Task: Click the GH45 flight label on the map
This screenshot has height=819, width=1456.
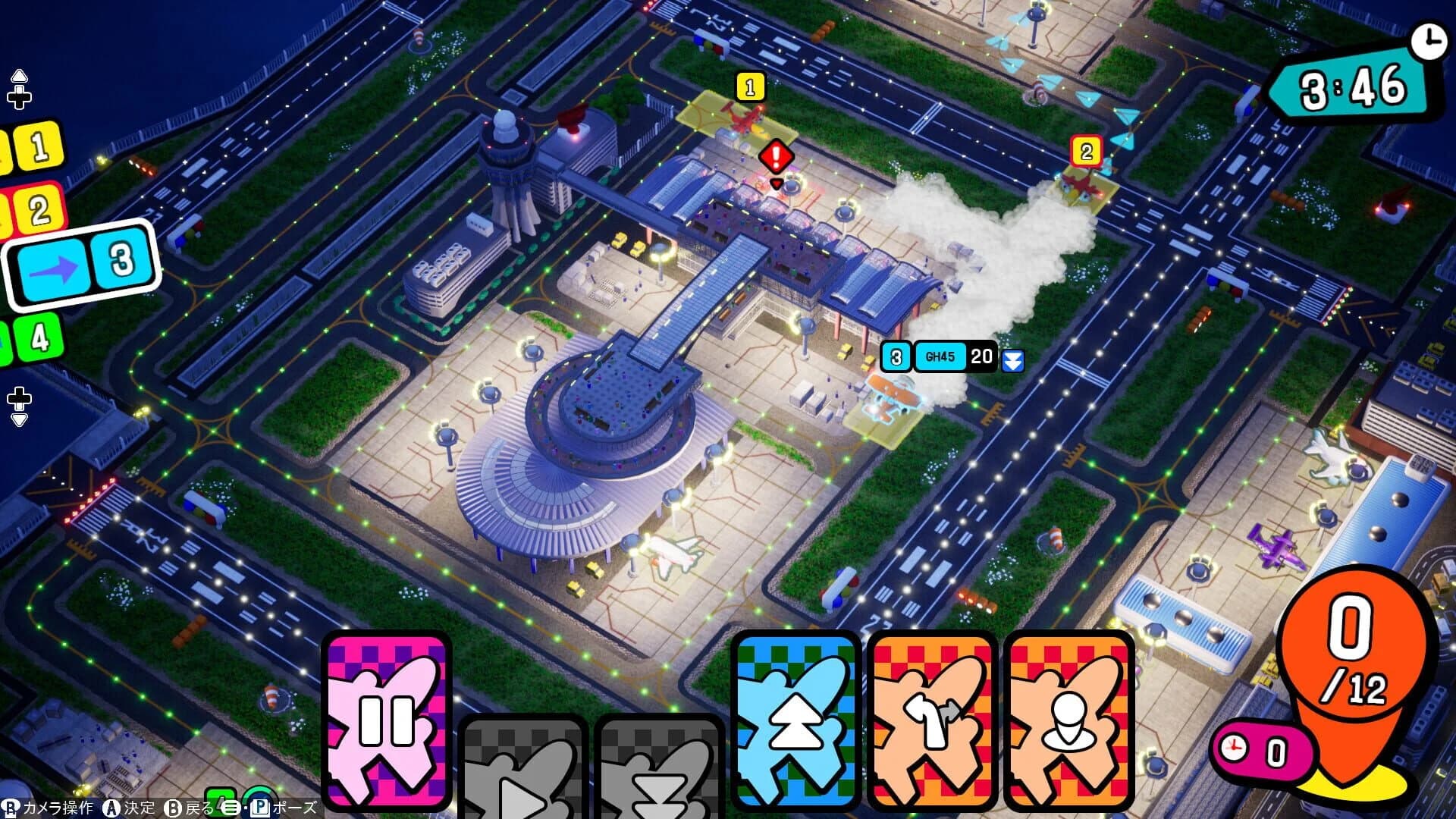Action: coord(940,355)
